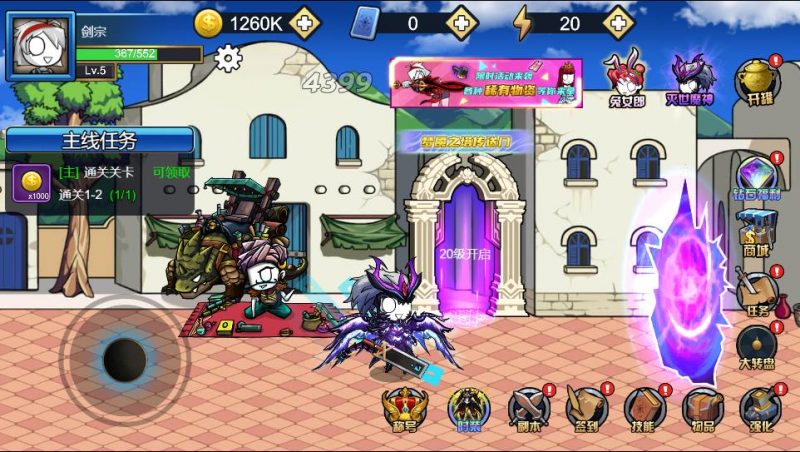Viewport: 800px width, 452px height.
Task: Open settings with the gear icon
Action: tap(229, 59)
